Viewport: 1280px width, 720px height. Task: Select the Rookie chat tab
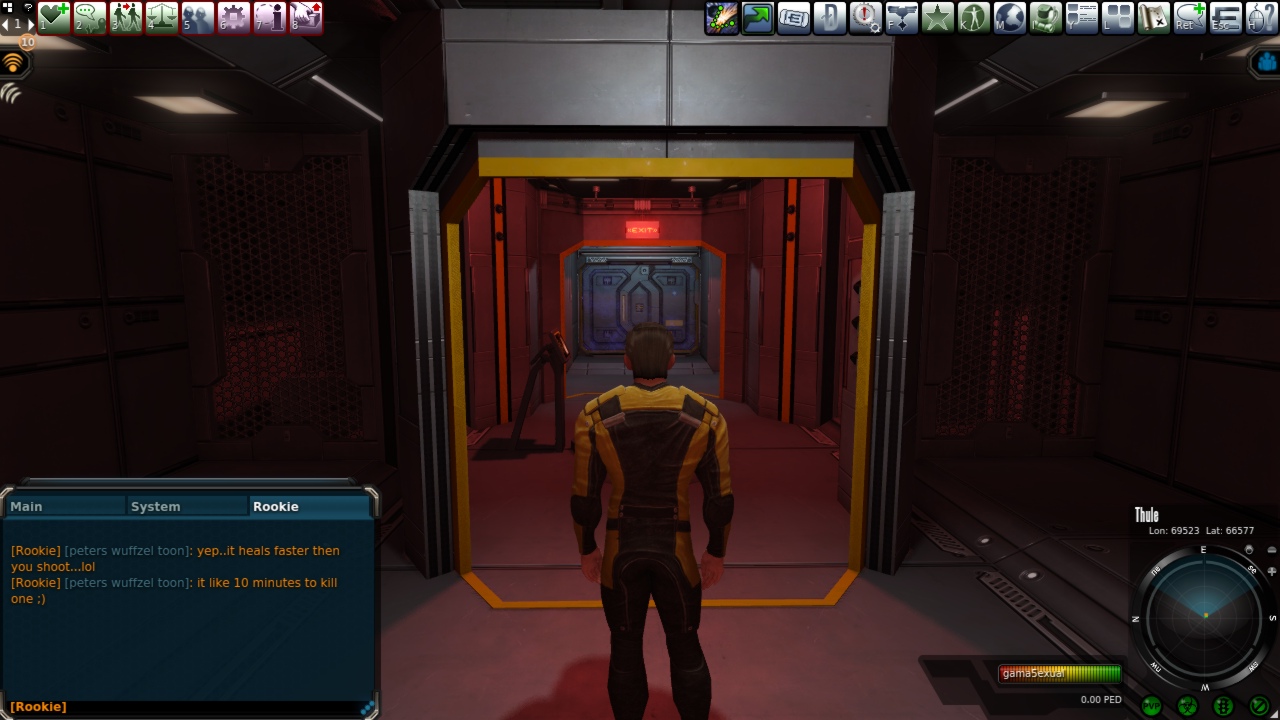309,506
